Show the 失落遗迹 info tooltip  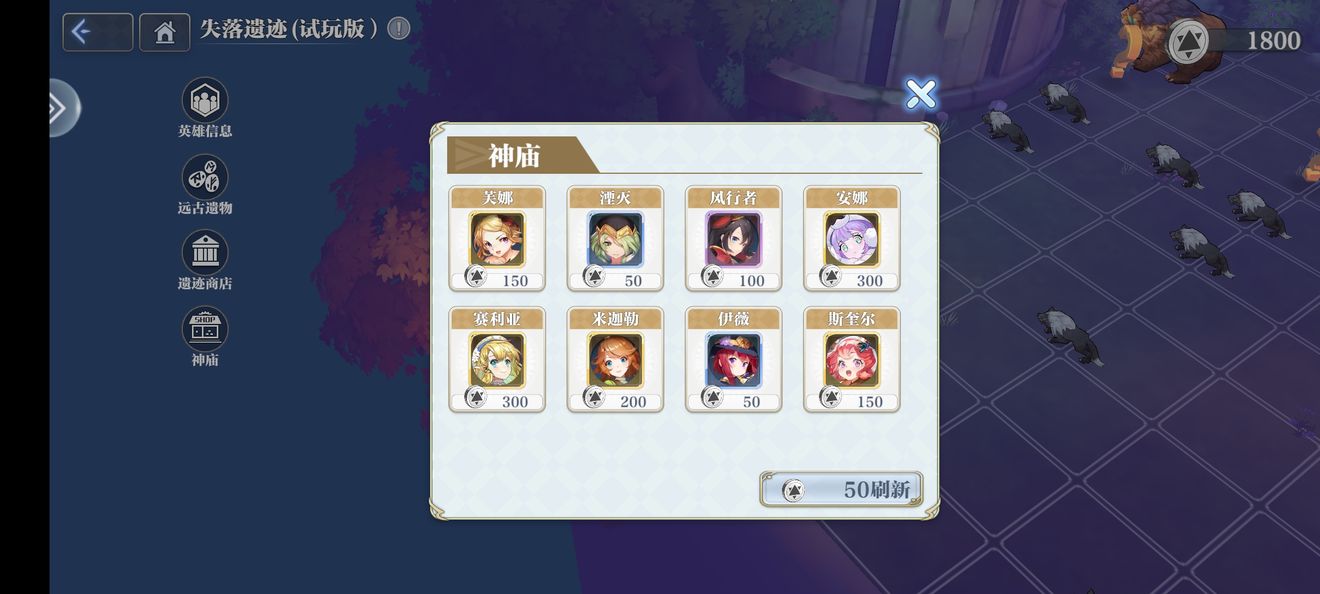(x=398, y=29)
